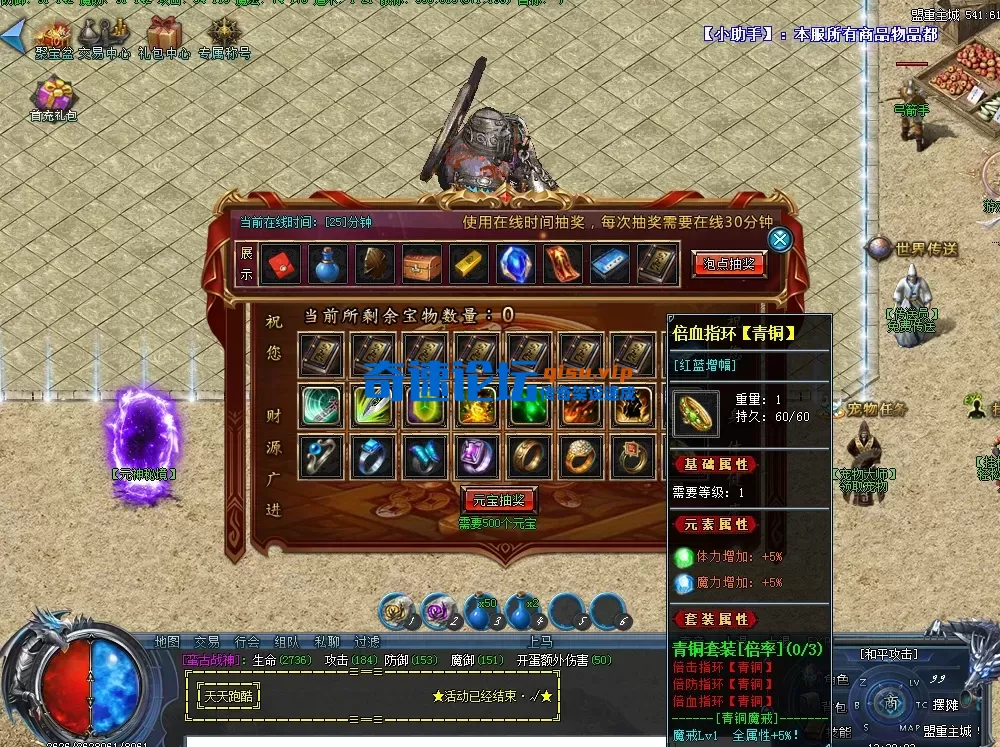Open the 行会 guild menu
Screen dimensions: 1000x747
tap(247, 642)
